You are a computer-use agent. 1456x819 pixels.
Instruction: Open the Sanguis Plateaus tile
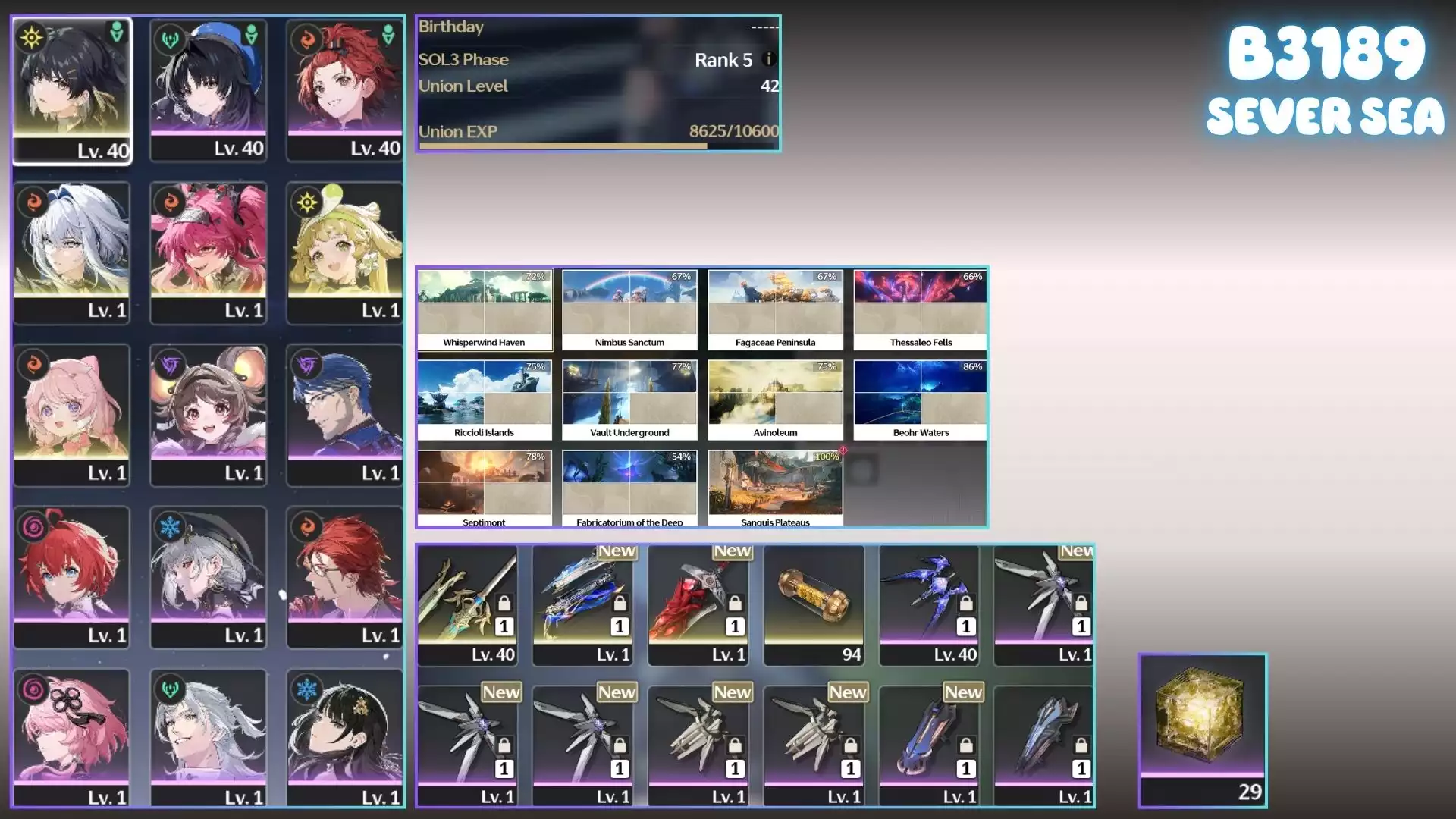[775, 488]
